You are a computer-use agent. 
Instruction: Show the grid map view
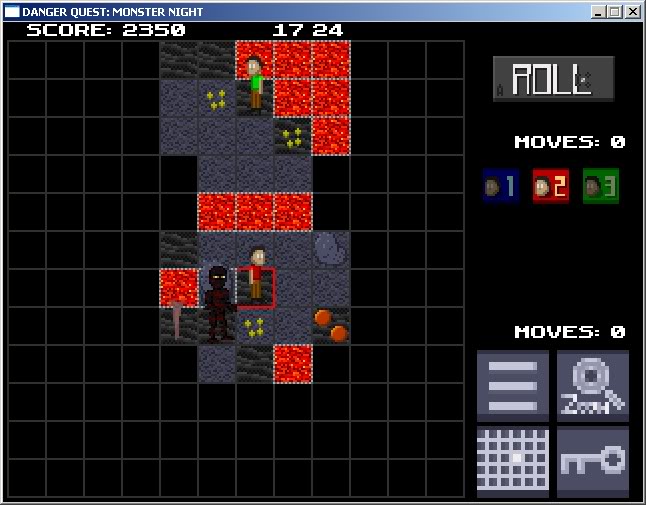click(513, 462)
